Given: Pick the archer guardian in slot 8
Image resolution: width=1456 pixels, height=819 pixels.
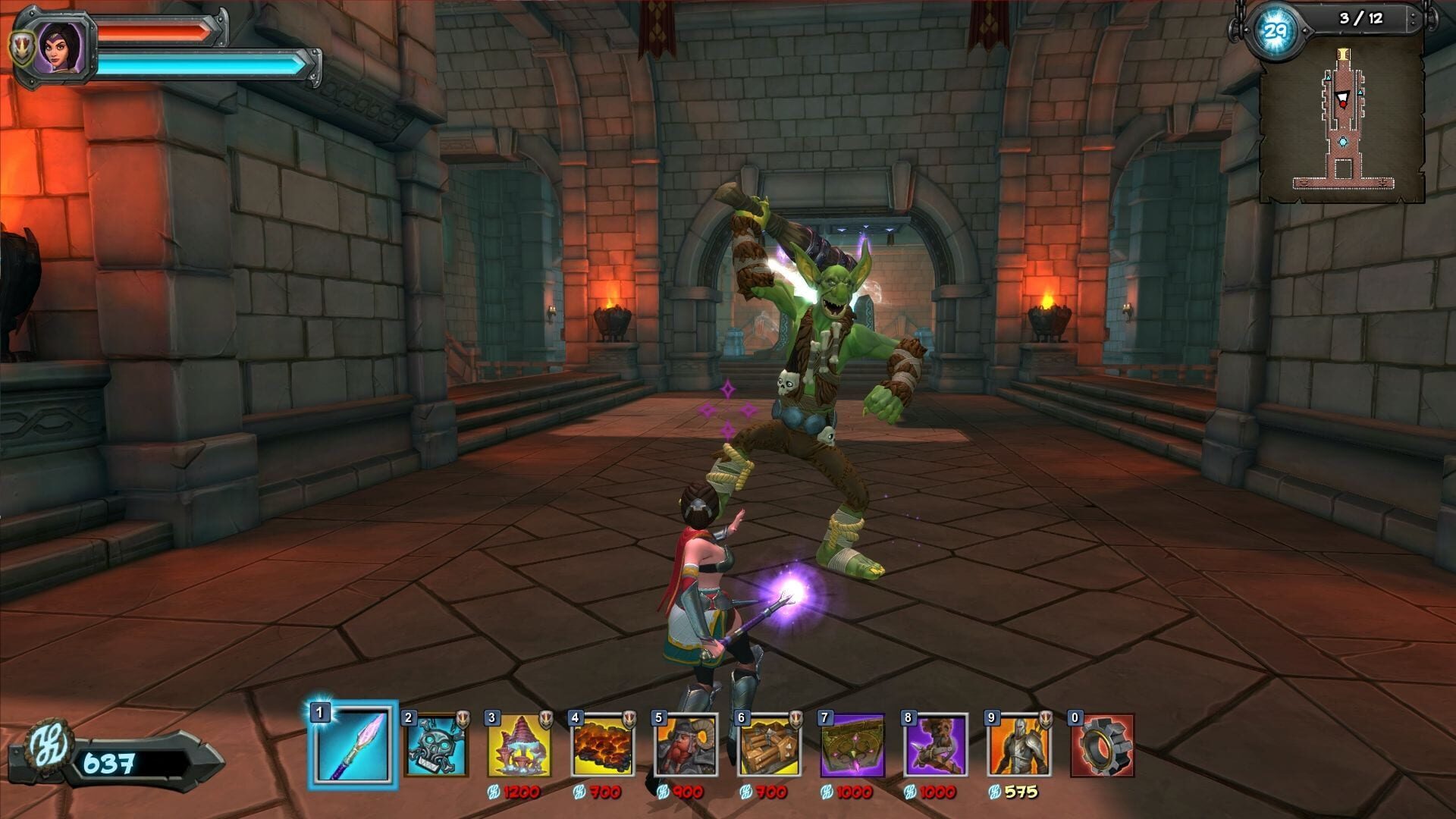Looking at the screenshot, I should [x=936, y=745].
